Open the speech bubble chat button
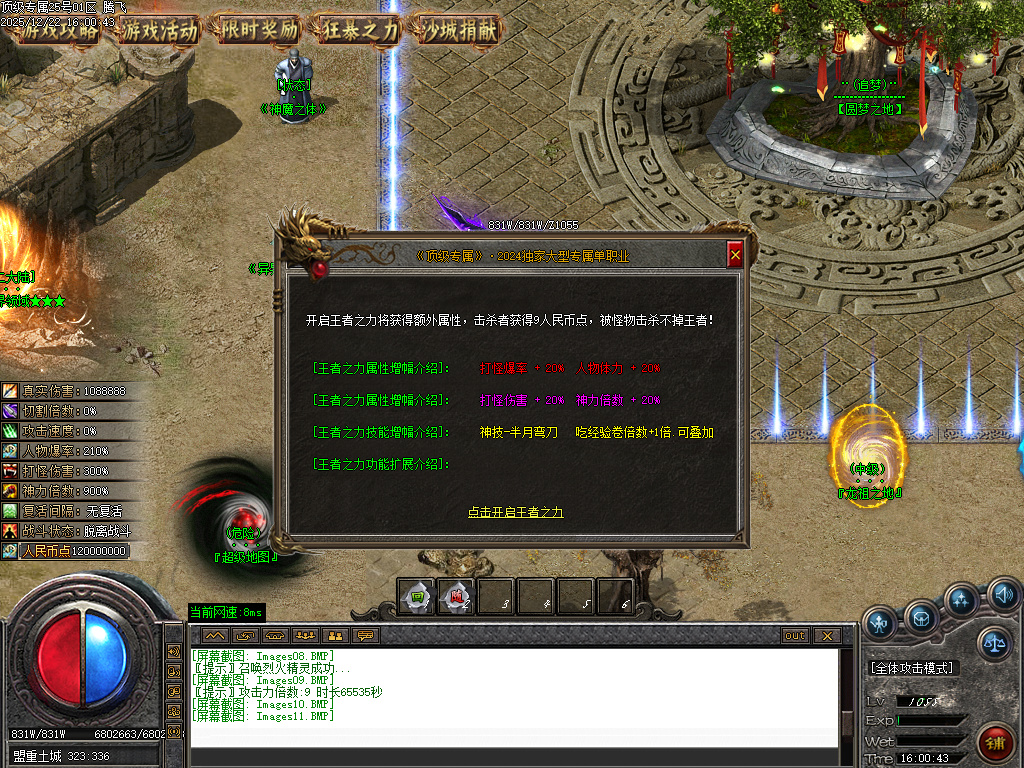 [x=367, y=635]
